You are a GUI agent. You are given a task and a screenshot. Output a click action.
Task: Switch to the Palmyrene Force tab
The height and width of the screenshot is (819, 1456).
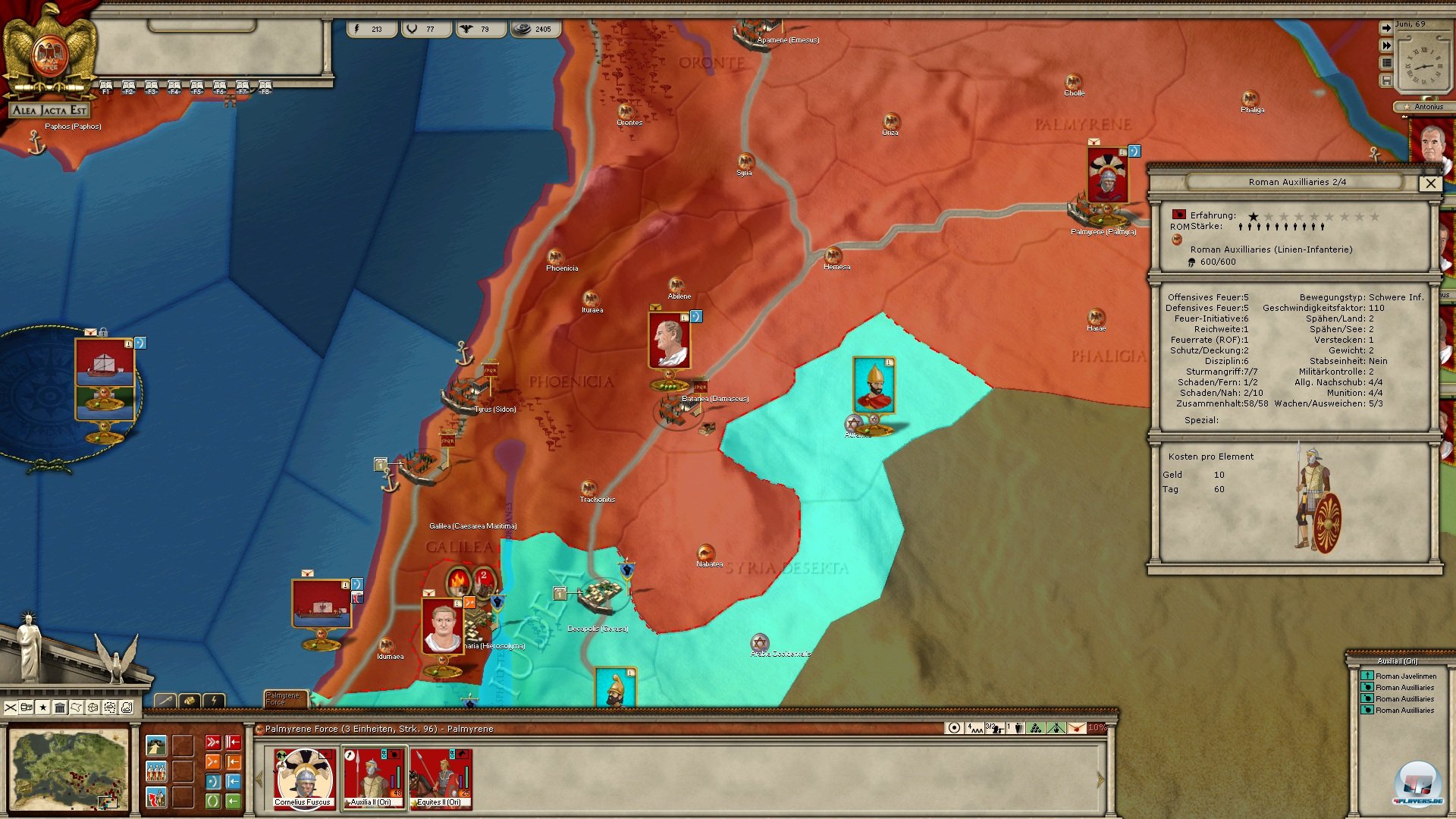coord(283,698)
